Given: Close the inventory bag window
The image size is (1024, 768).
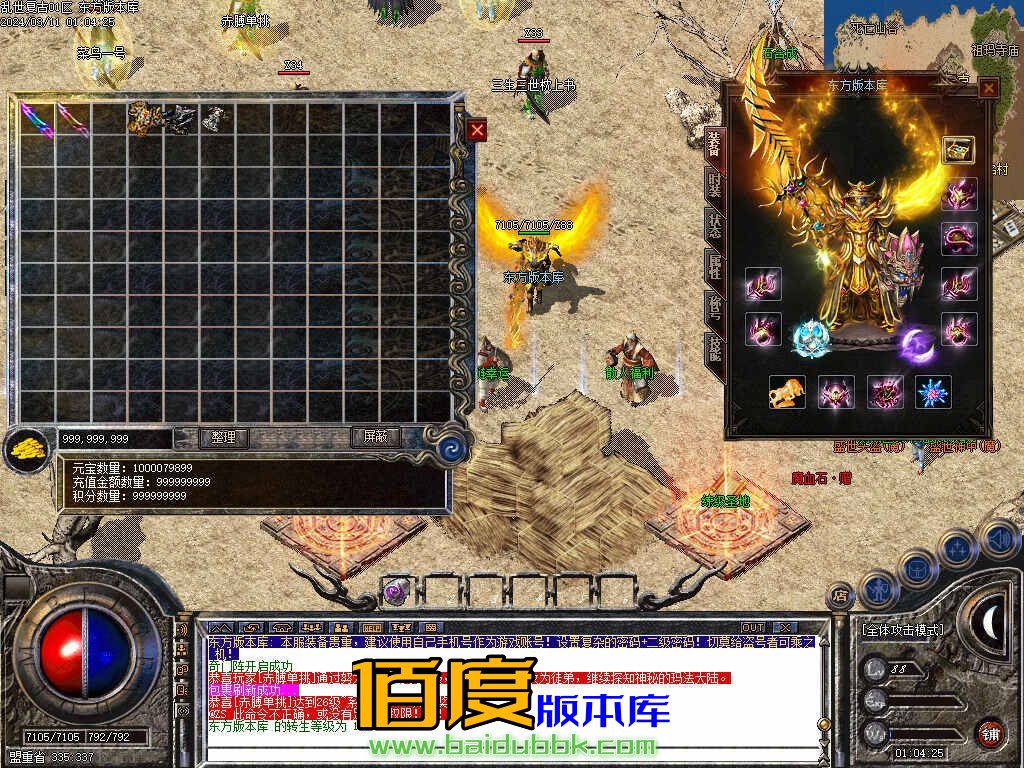Looking at the screenshot, I should pyautogui.click(x=477, y=130).
